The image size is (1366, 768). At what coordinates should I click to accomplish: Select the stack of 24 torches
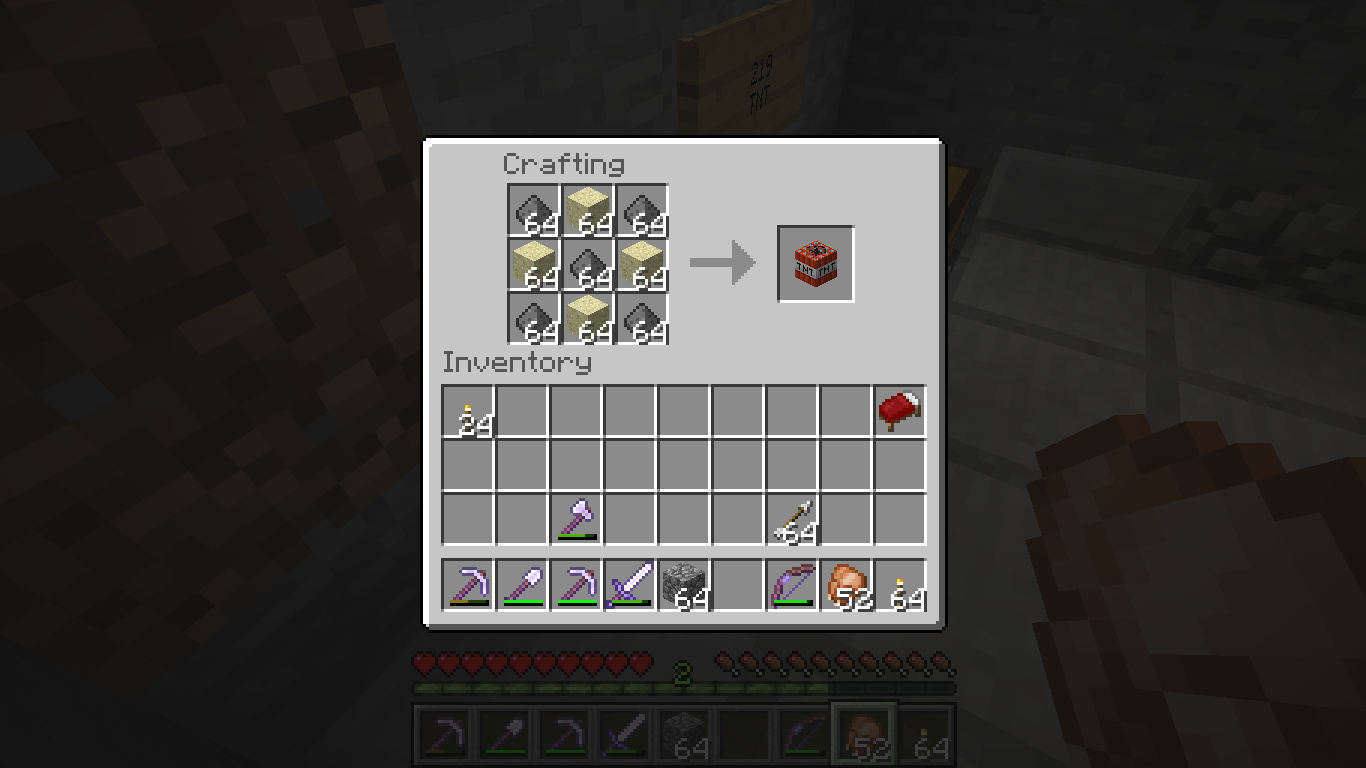[x=469, y=412]
